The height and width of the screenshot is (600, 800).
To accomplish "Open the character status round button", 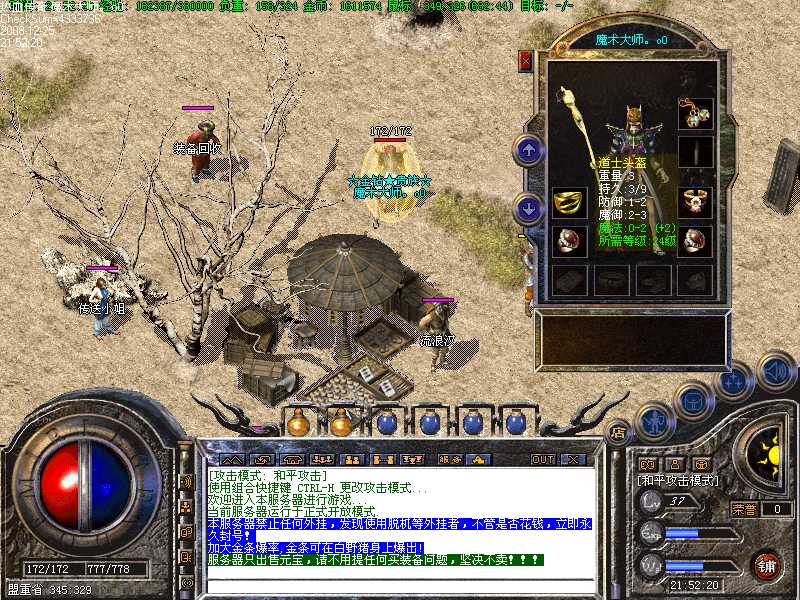I will click(x=653, y=422).
